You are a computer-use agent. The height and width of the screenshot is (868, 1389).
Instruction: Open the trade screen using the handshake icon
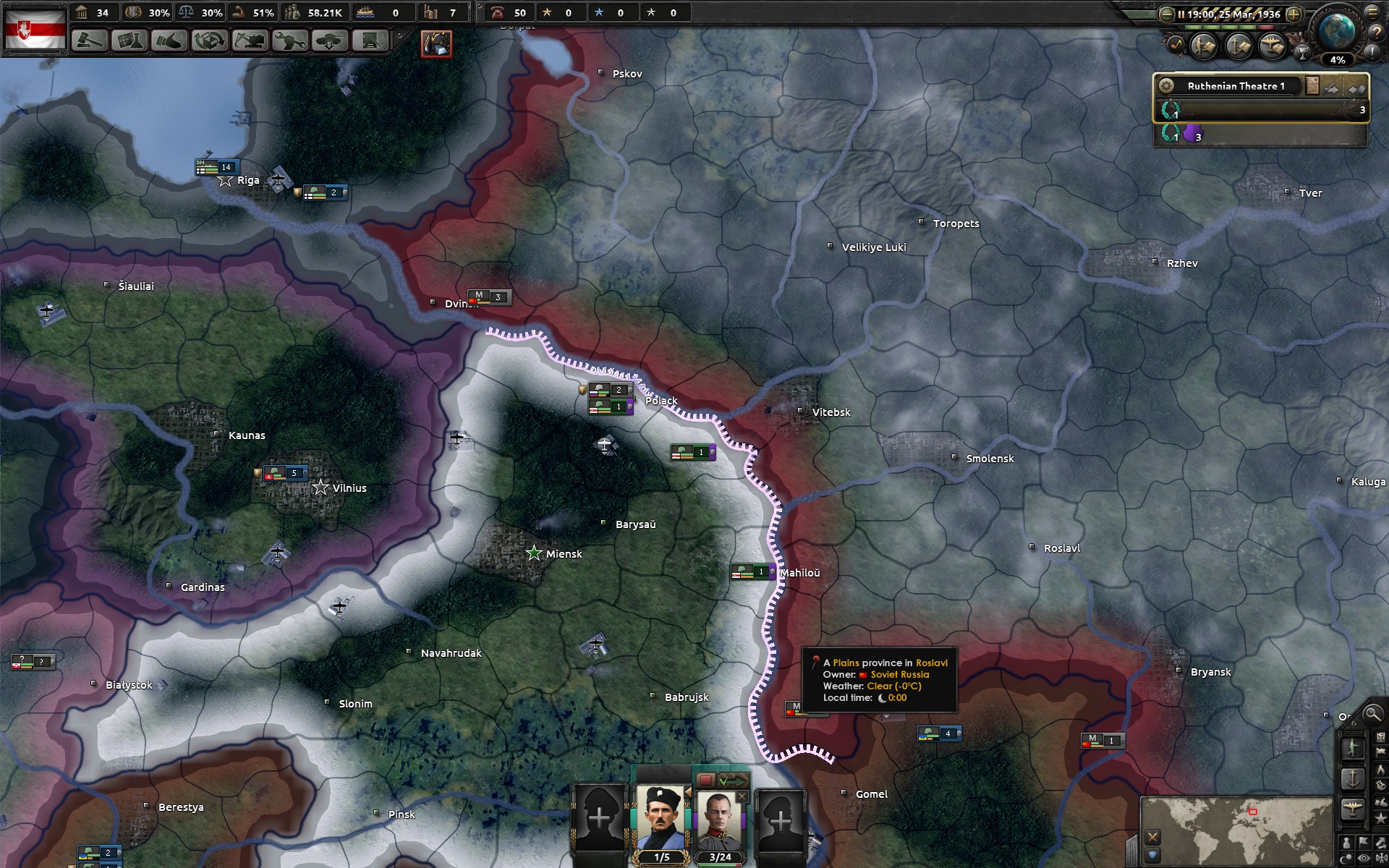[170, 42]
